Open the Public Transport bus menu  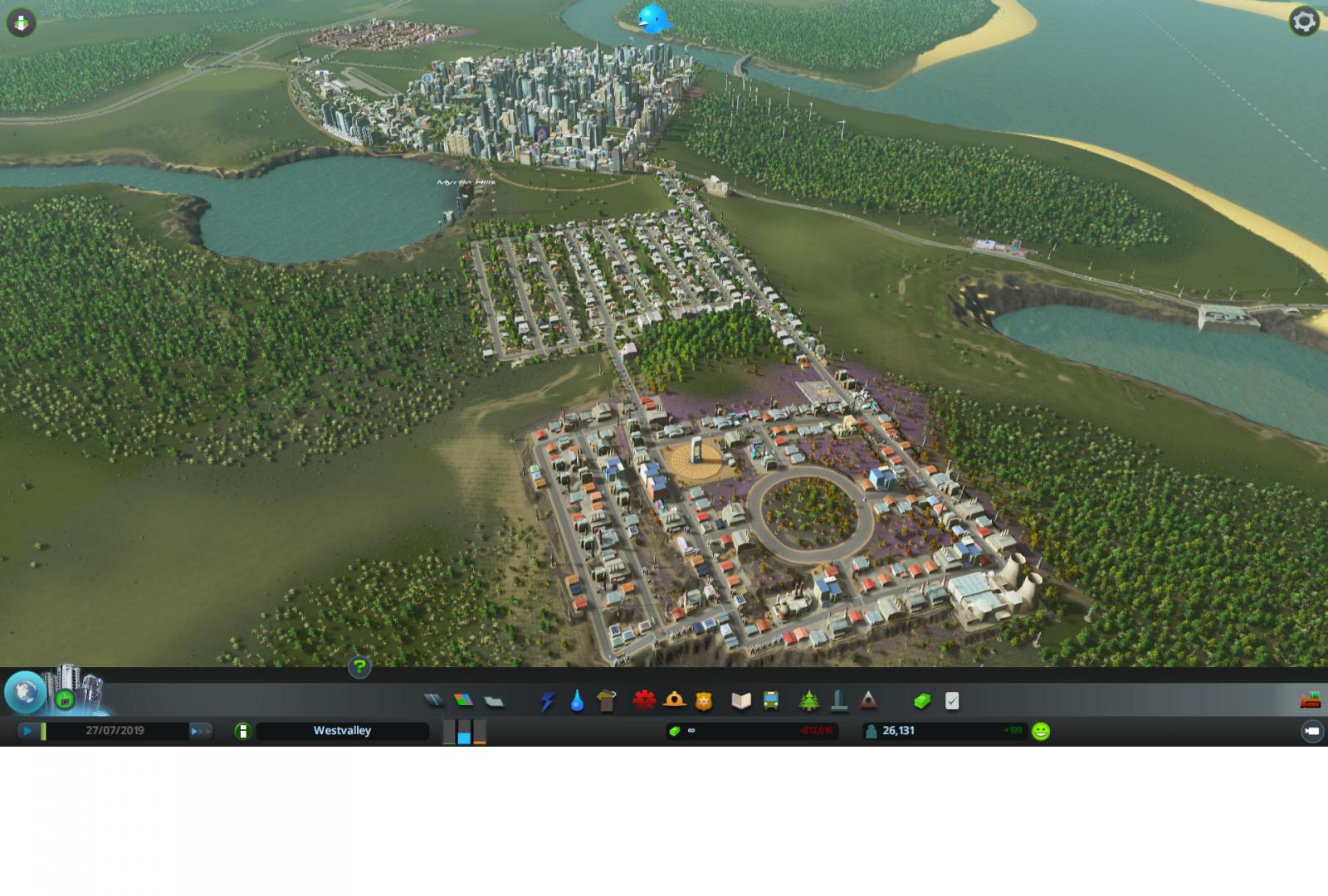[x=771, y=701]
